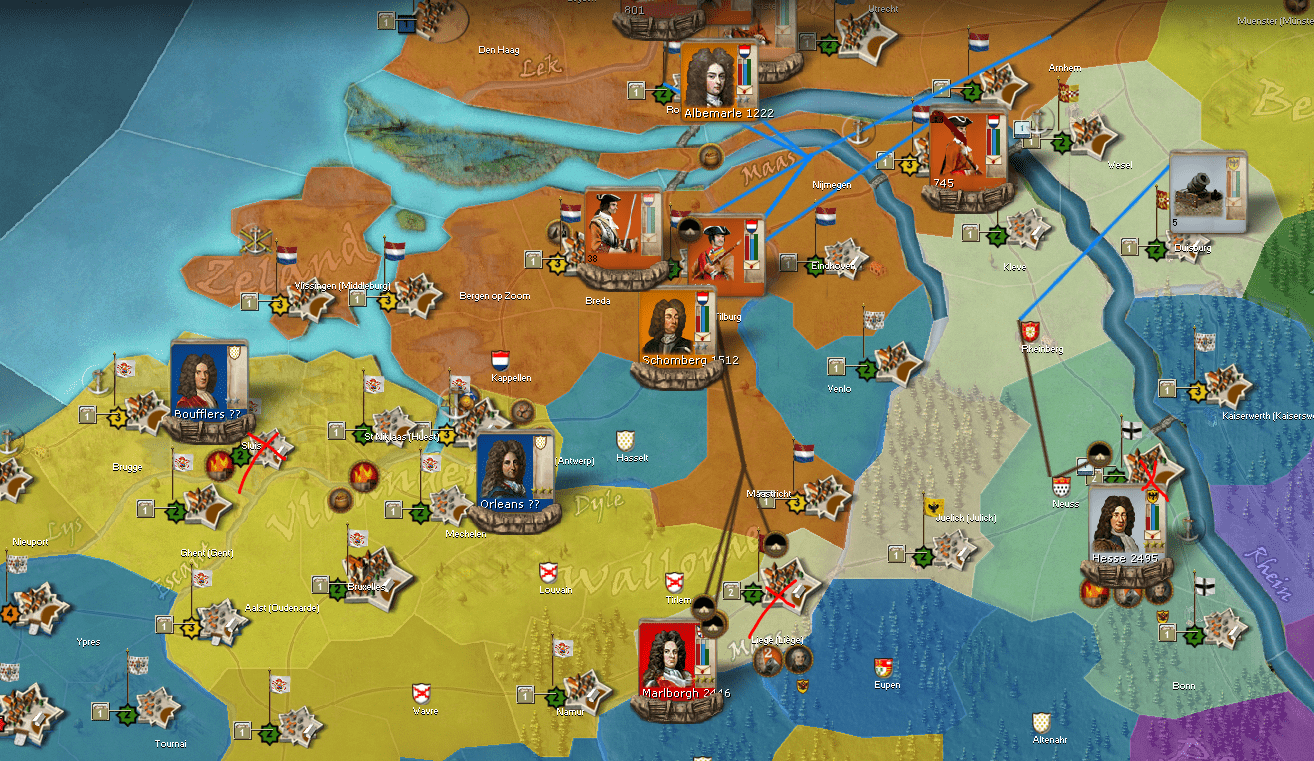Viewport: 1314px width, 761px height.
Task: Select the Schomberg 1512 army
Action: [675, 326]
